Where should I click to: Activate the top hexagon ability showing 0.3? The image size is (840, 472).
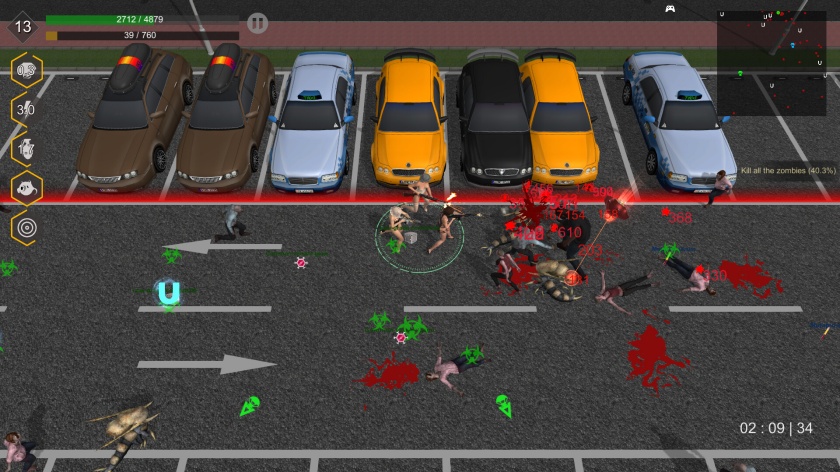tap(26, 70)
